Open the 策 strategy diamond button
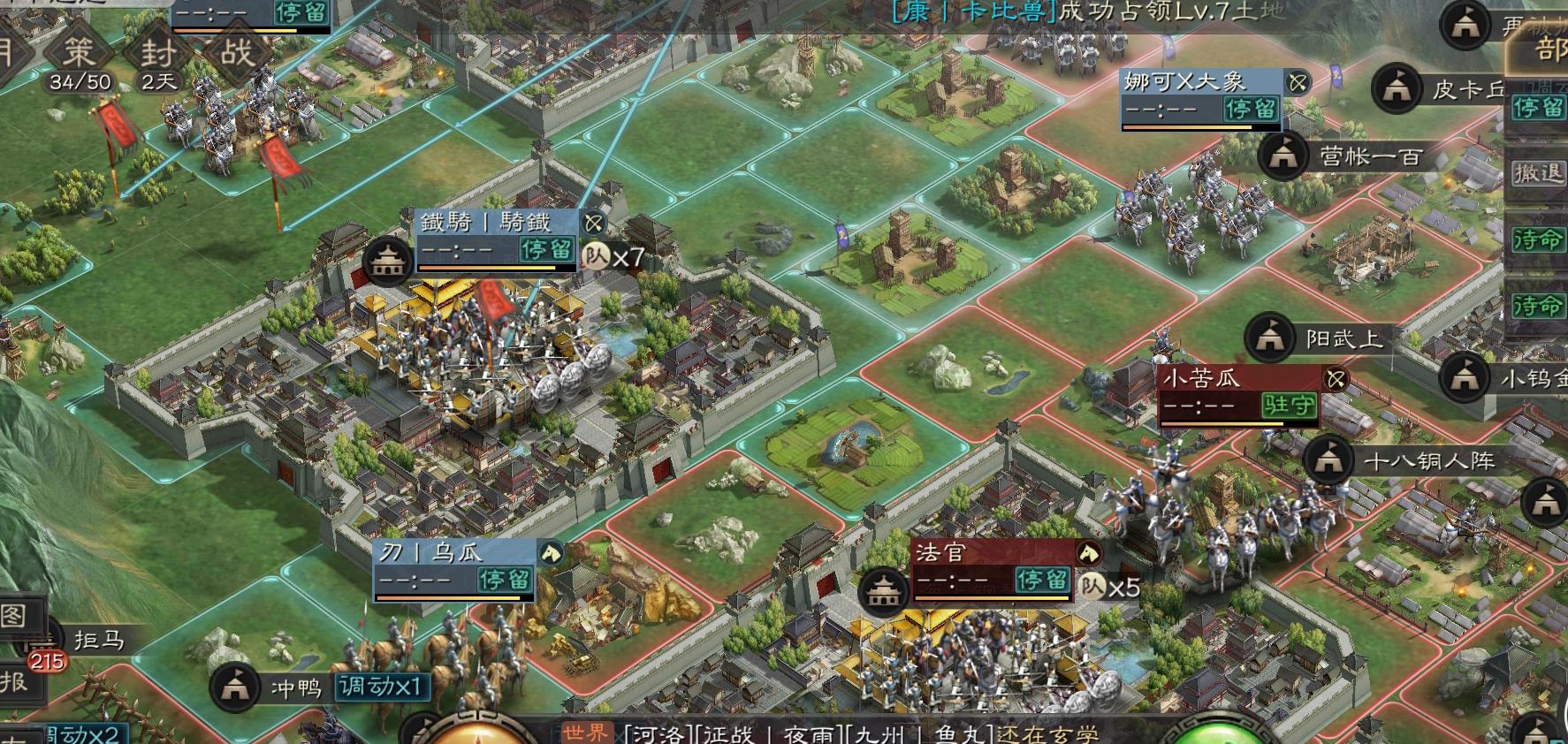1568x744 pixels. point(80,53)
